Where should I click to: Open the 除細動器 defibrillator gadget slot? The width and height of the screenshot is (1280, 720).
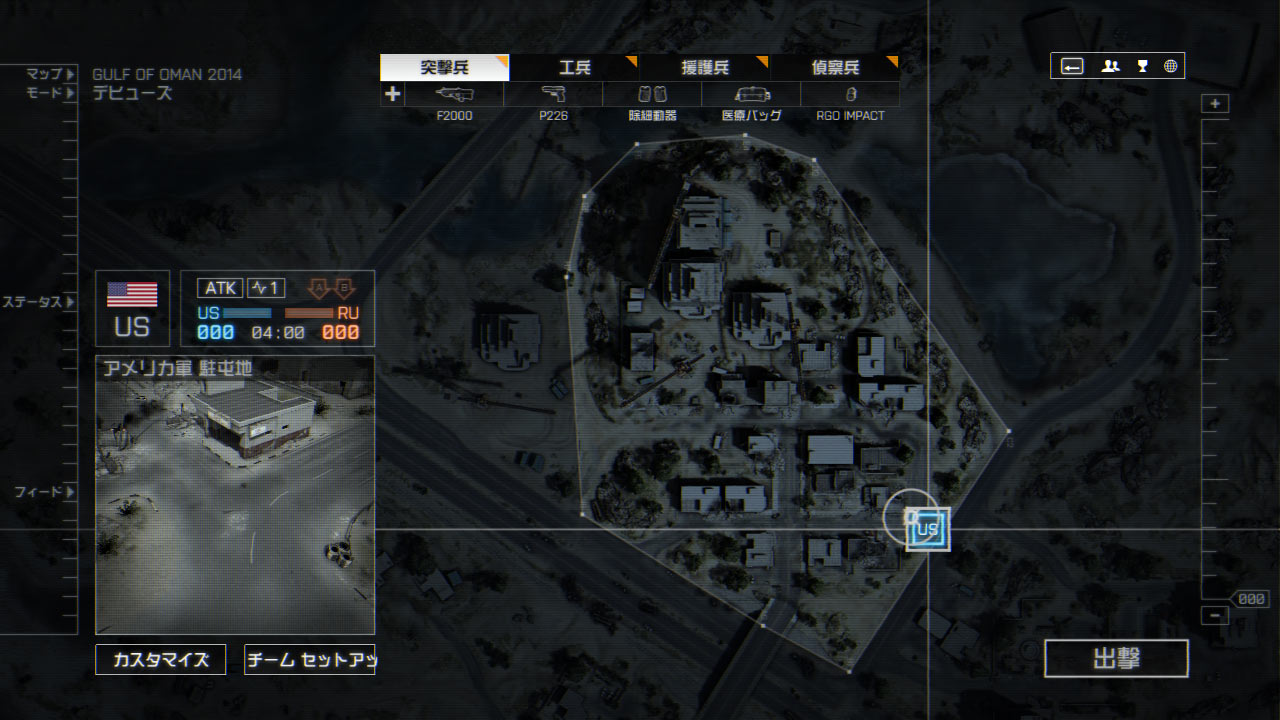652,95
